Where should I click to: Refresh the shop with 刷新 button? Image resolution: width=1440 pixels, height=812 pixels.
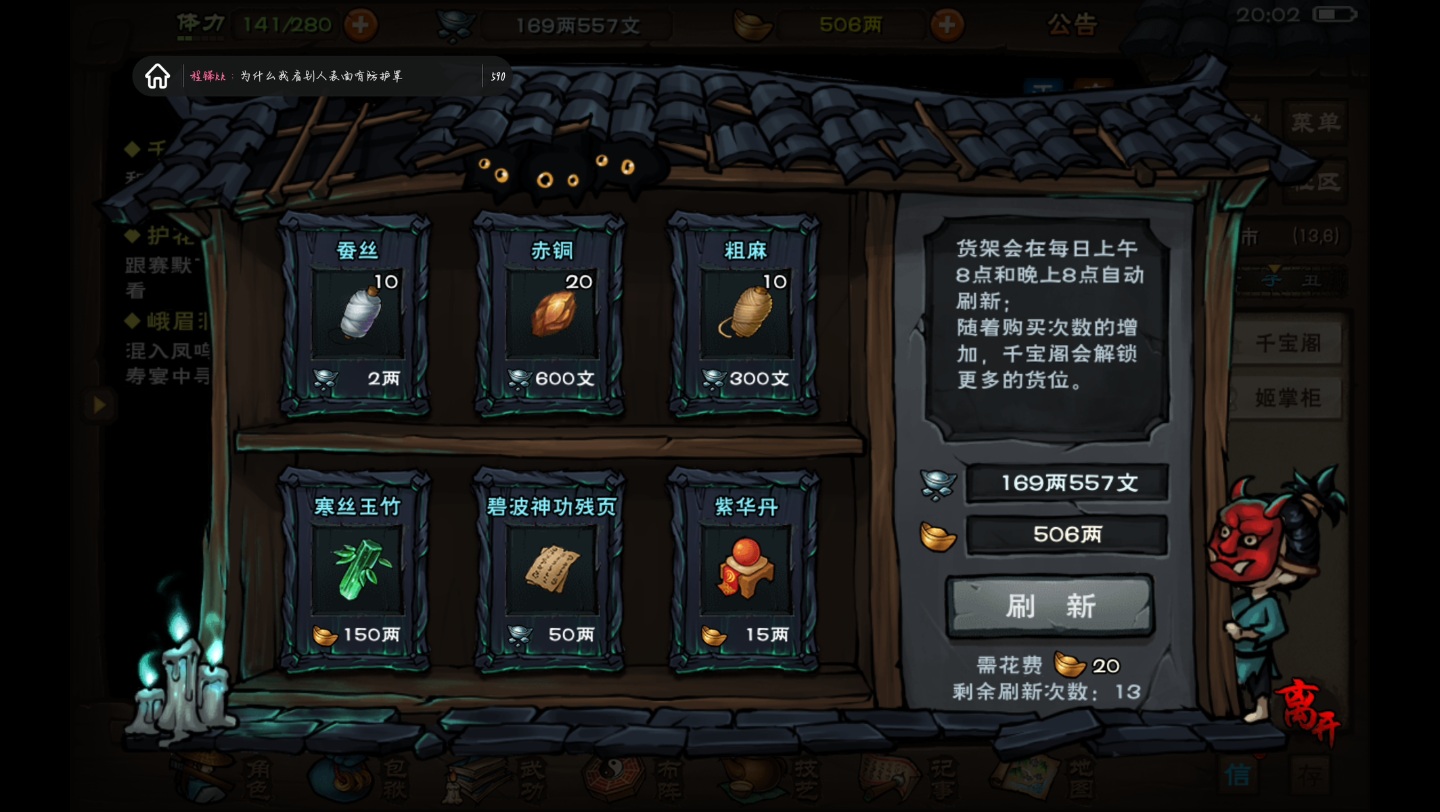tap(1050, 606)
